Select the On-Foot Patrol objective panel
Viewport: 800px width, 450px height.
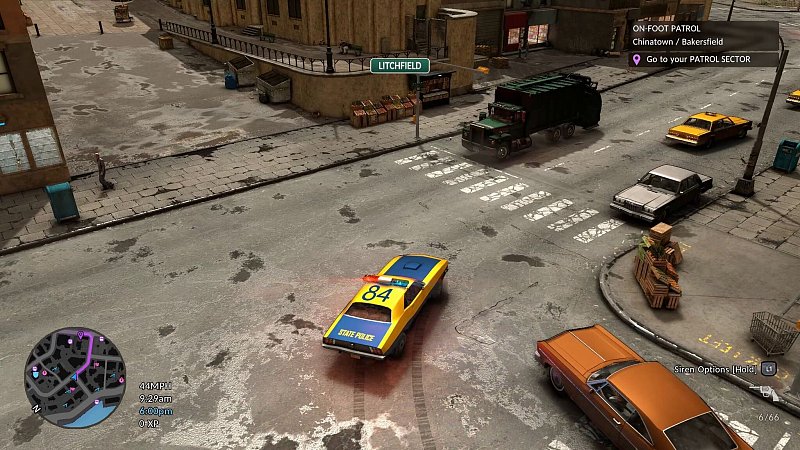point(703,36)
